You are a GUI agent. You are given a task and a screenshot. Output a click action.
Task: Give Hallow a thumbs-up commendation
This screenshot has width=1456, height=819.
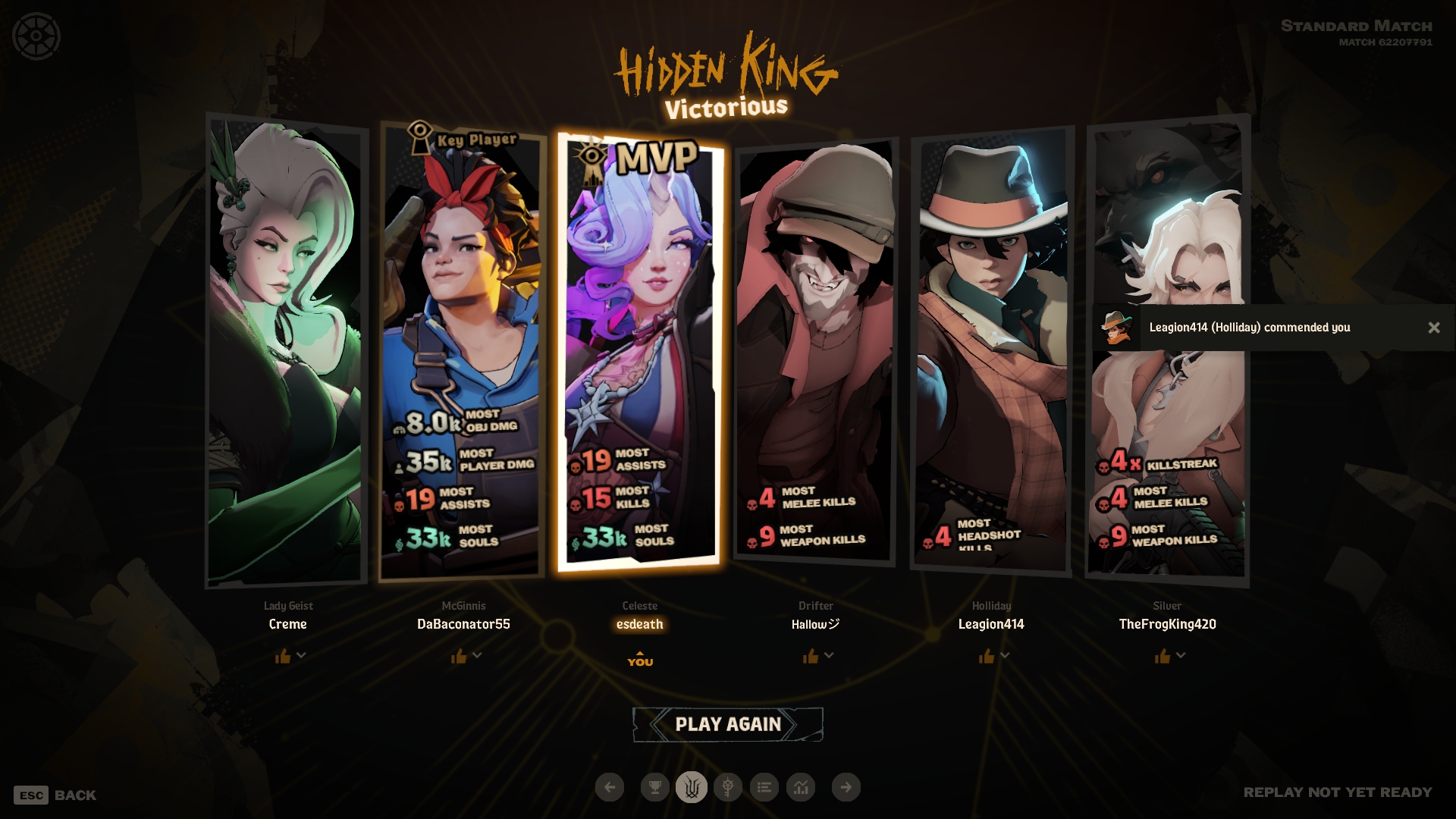811,656
